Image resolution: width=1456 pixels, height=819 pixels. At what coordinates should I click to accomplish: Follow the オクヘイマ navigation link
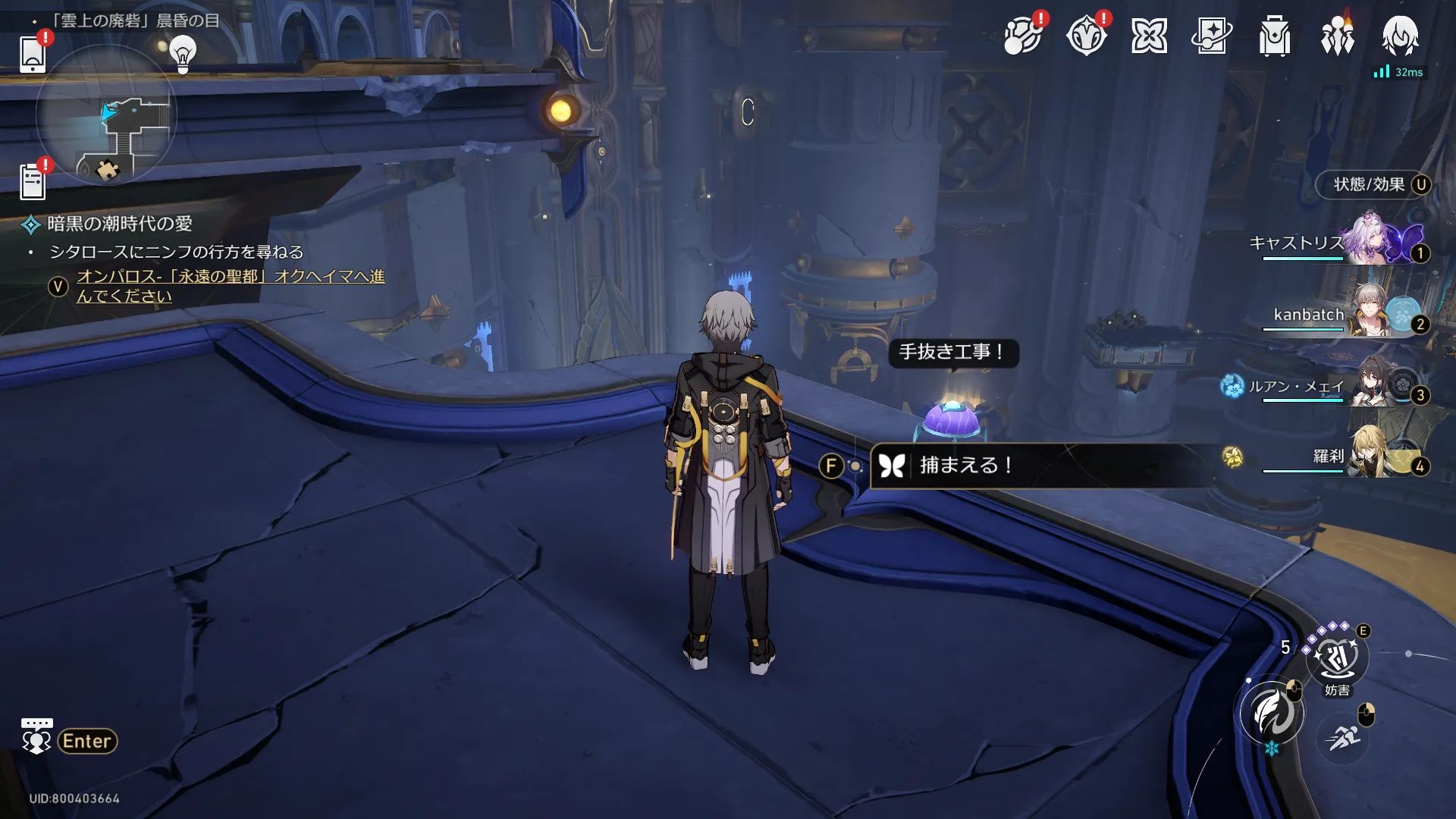[x=231, y=286]
